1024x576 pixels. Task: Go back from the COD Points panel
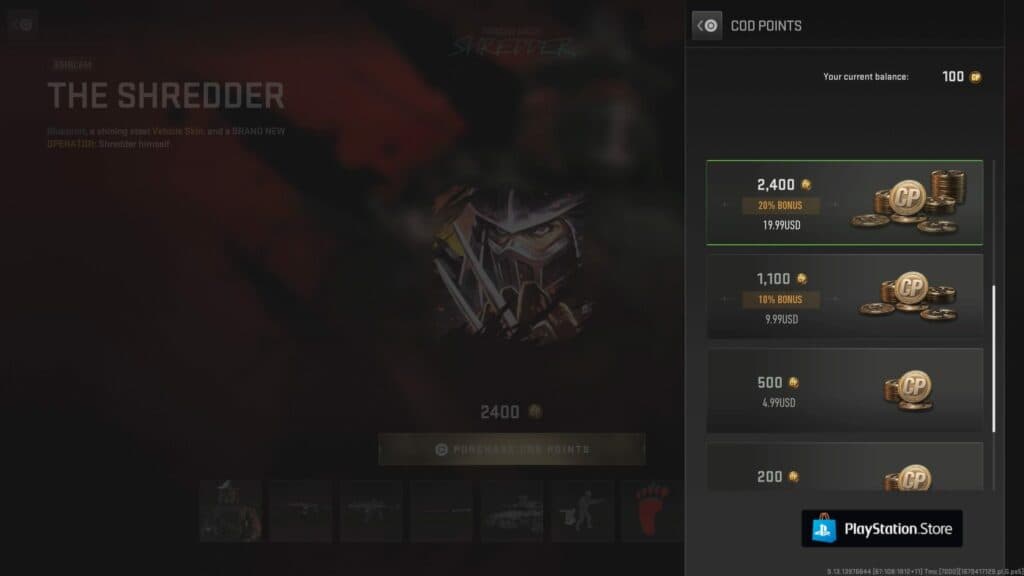[x=707, y=25]
